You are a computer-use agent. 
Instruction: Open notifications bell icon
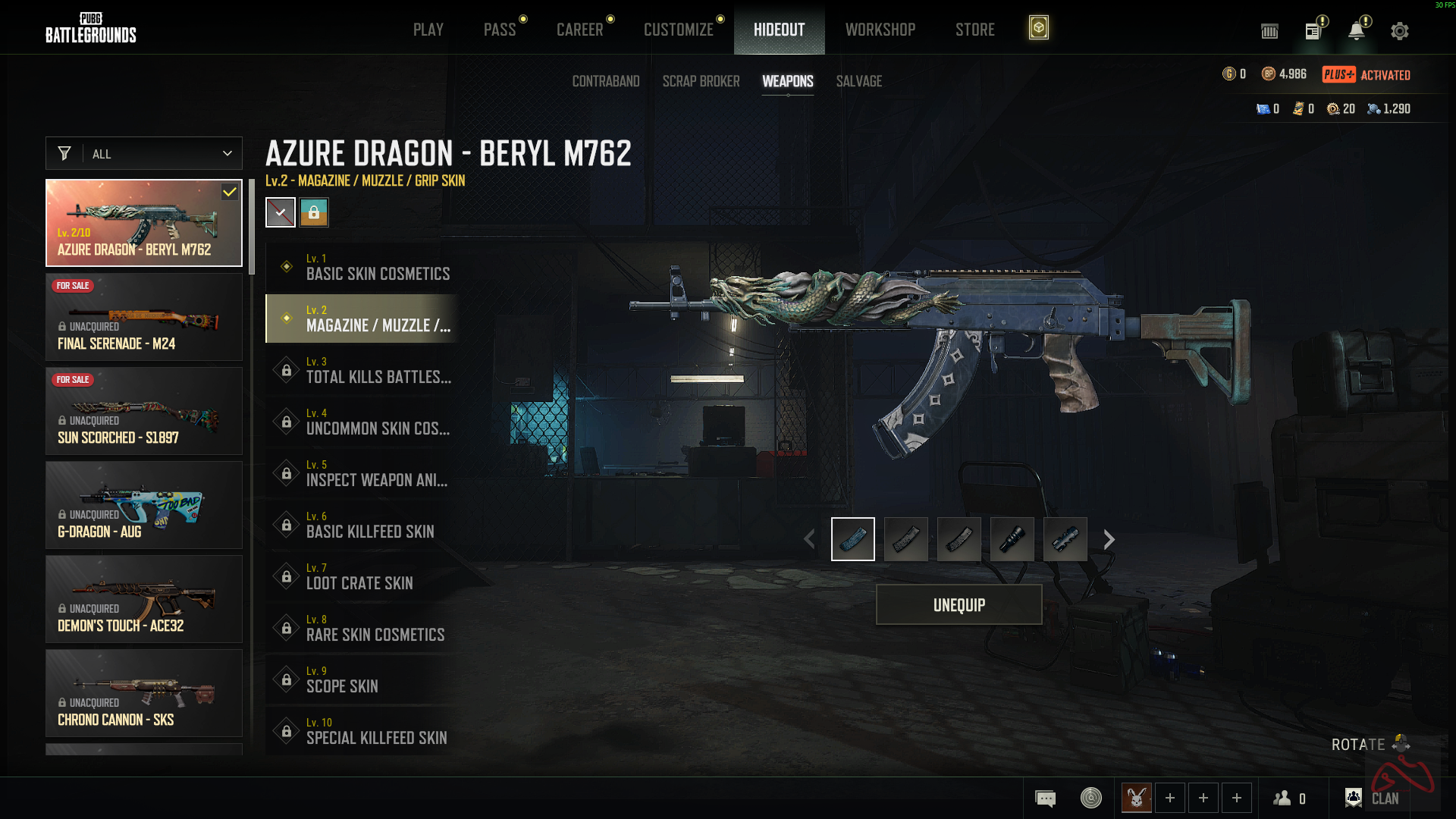coord(1356,31)
